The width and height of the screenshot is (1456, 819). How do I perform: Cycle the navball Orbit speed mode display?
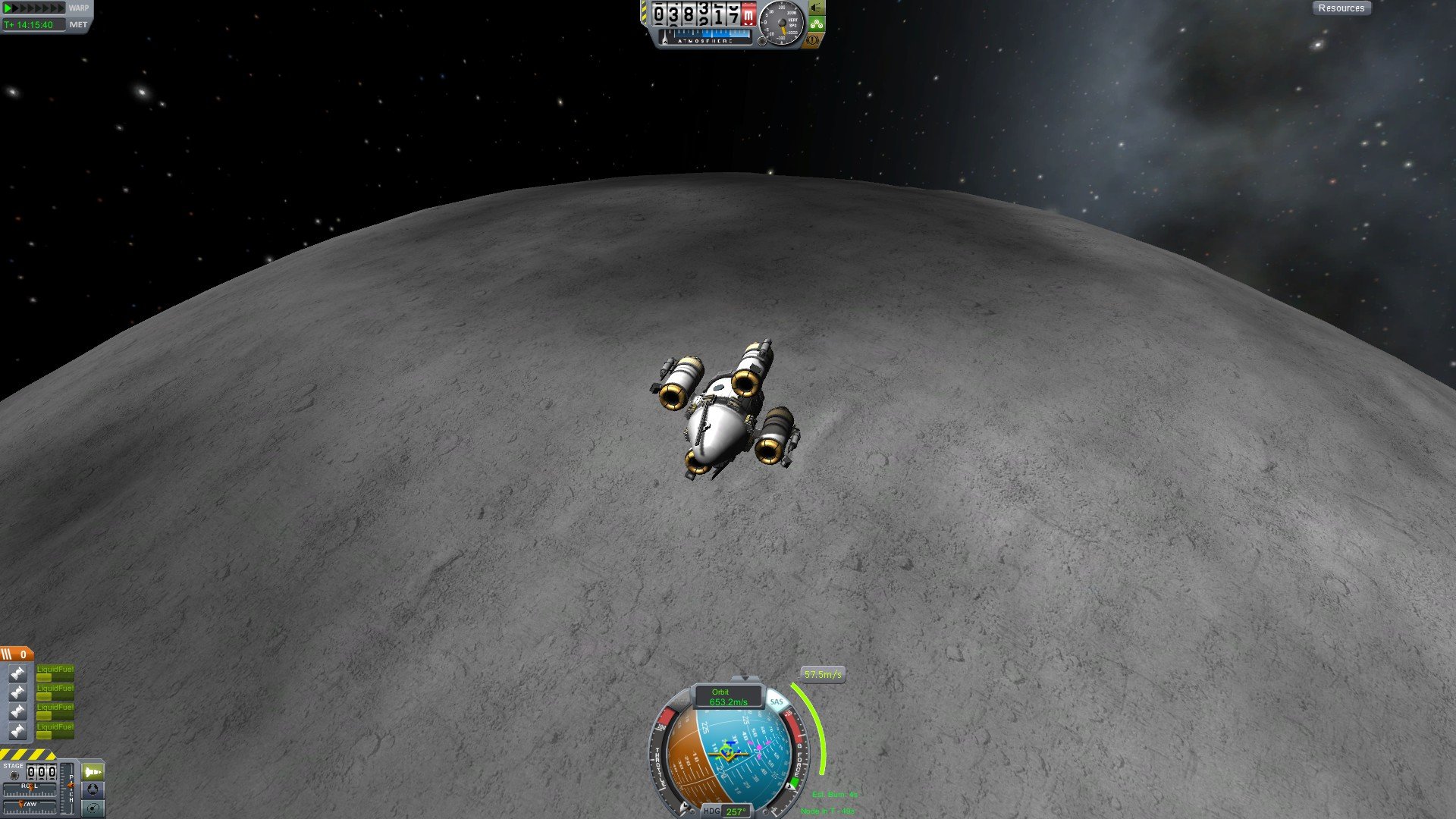coord(727,697)
